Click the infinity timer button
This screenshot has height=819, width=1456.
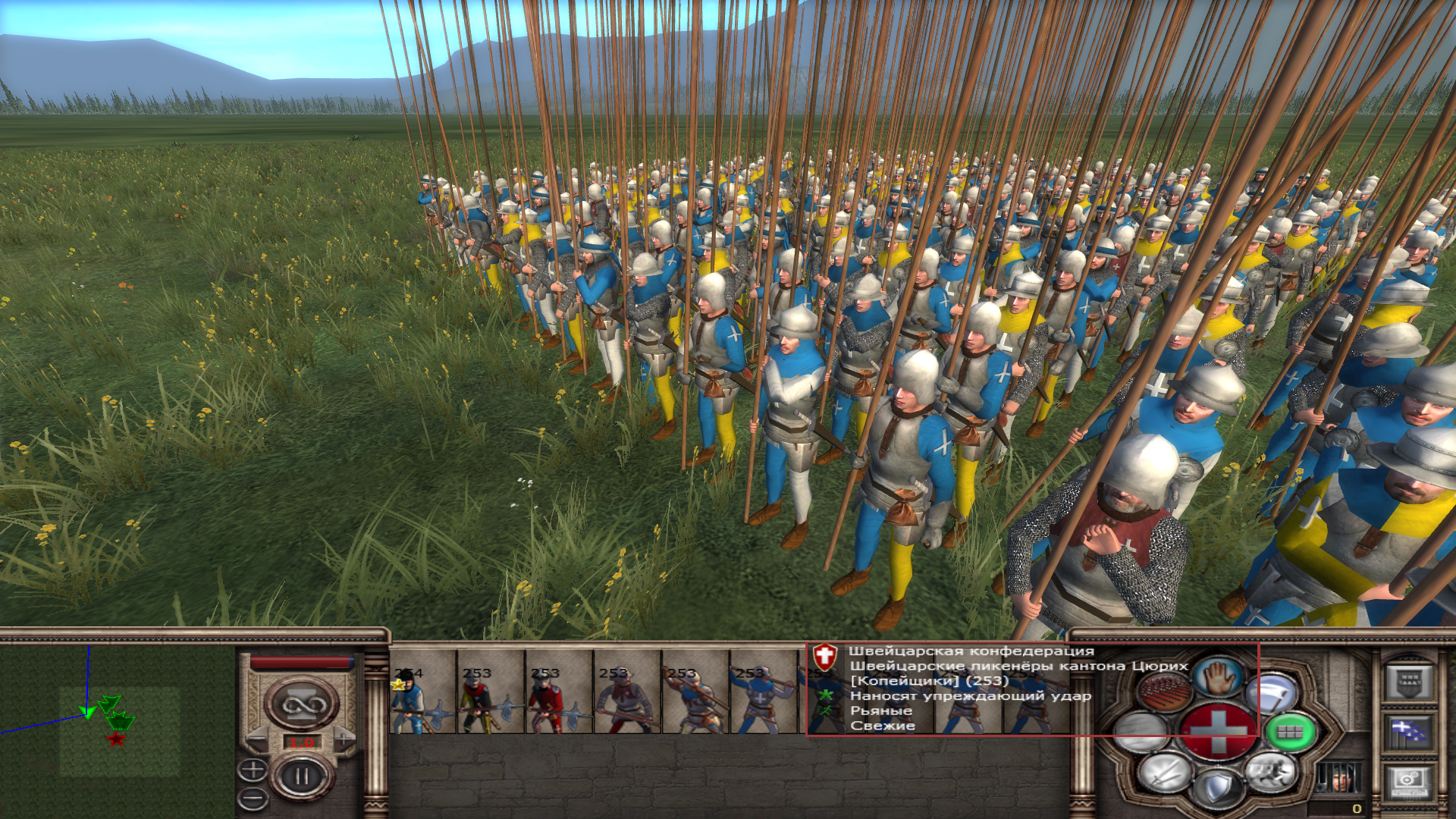pyautogui.click(x=302, y=705)
